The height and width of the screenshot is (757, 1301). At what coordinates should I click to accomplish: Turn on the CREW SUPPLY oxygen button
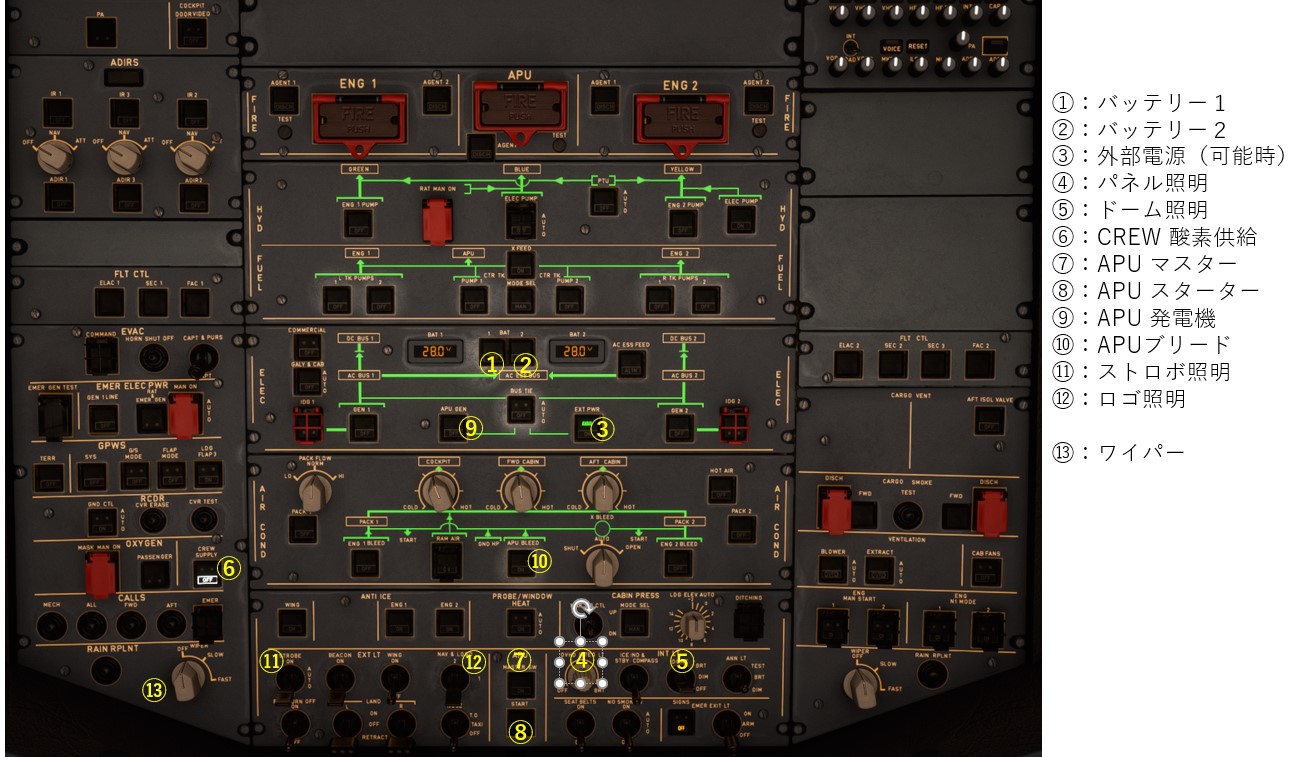tap(207, 573)
